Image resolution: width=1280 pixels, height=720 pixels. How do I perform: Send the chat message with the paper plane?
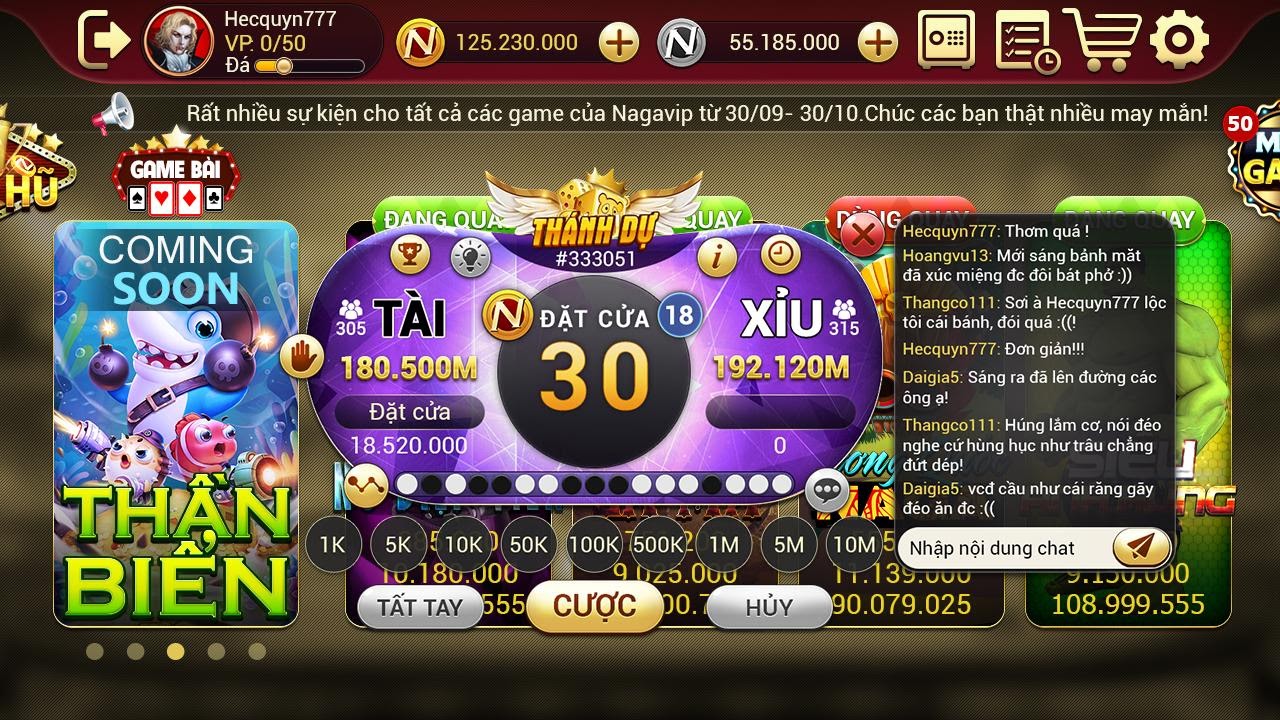click(x=1141, y=547)
